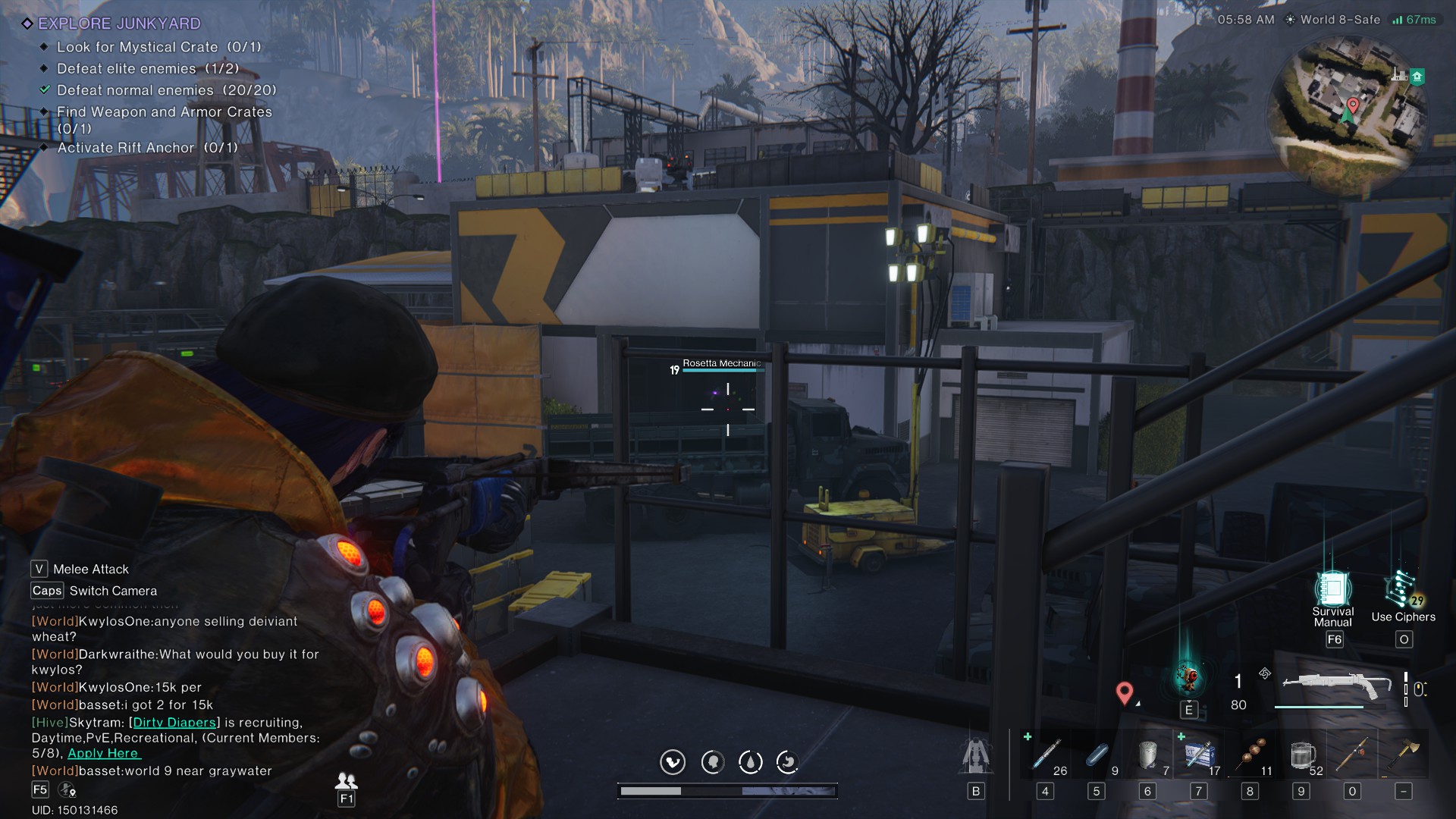The image size is (1456, 819).
Task: Expand the Explore Junkyard quest tracker
Action: pos(119,24)
